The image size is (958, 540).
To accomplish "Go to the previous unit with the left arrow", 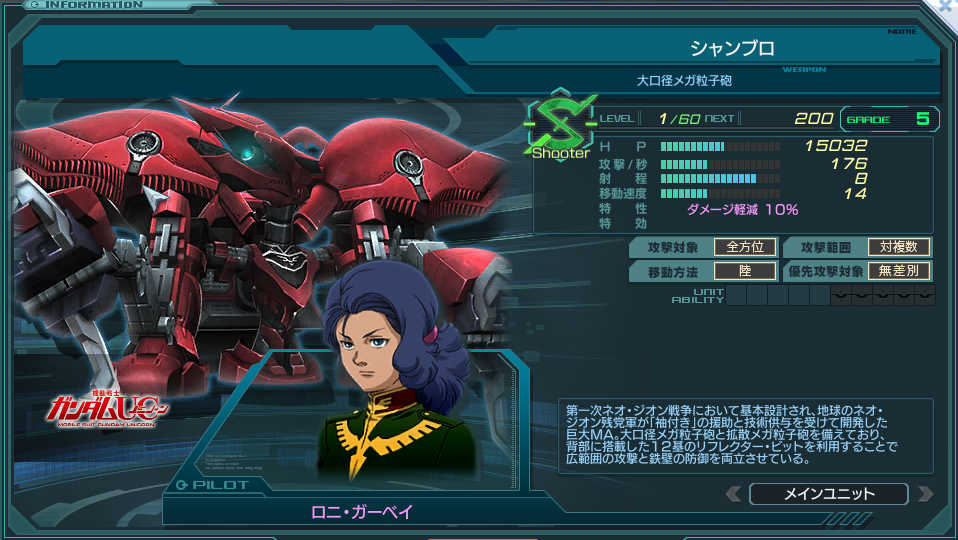I will click(x=733, y=494).
